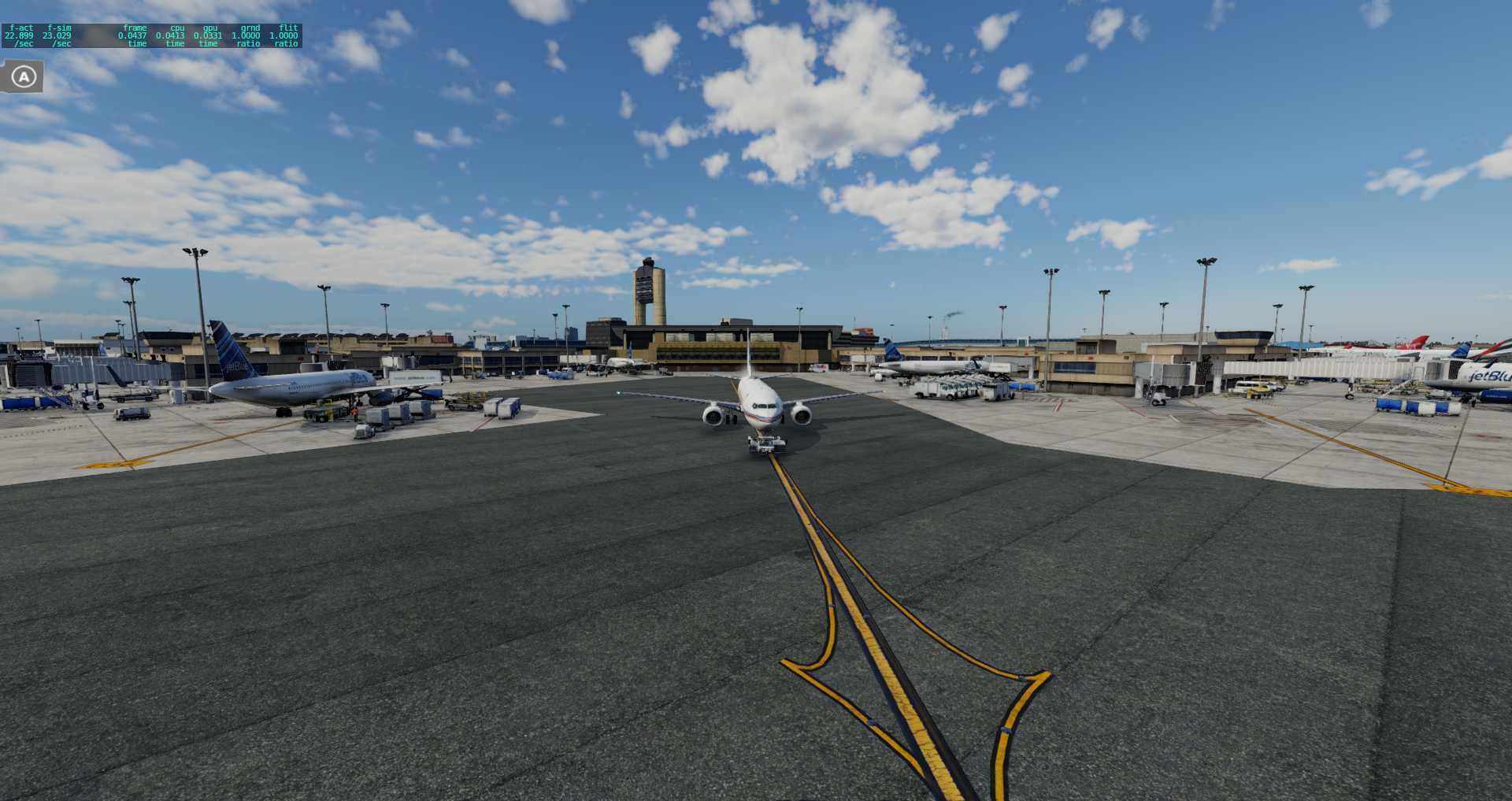The image size is (1512, 801).
Task: Click the Xbox A button indicator
Action: point(24,76)
